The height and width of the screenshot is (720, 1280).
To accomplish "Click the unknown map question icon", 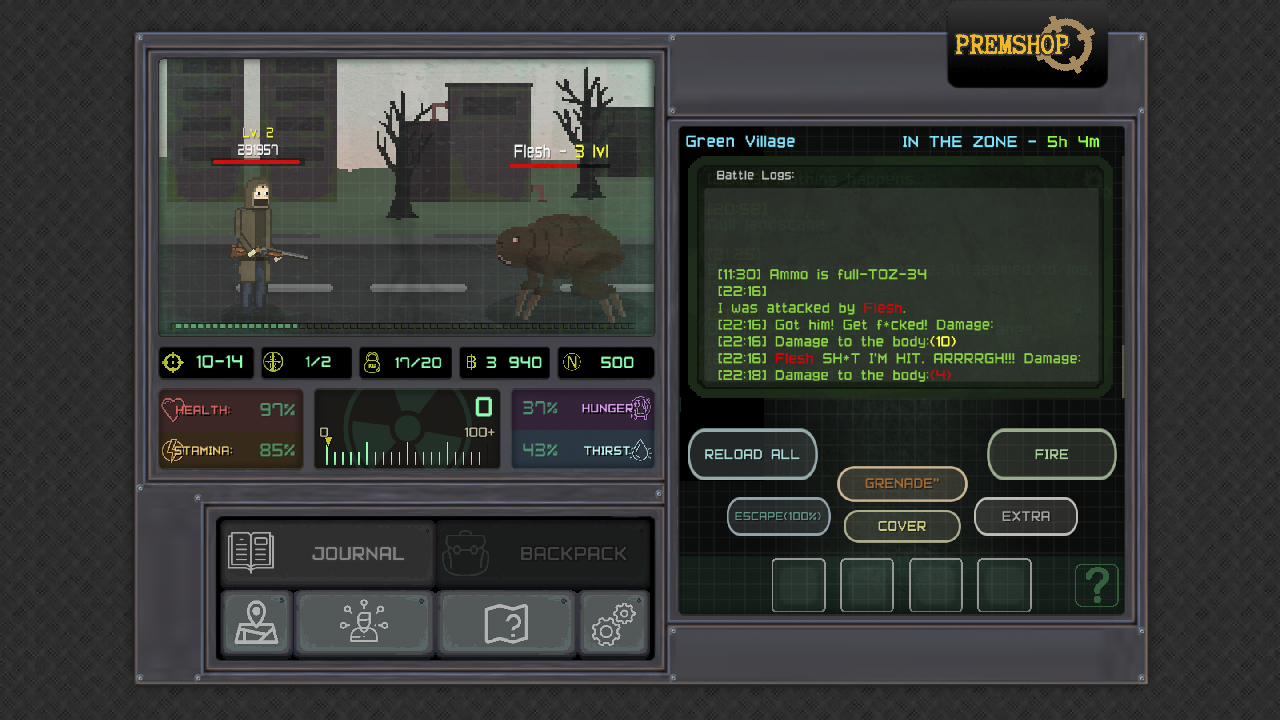I will pos(507,623).
